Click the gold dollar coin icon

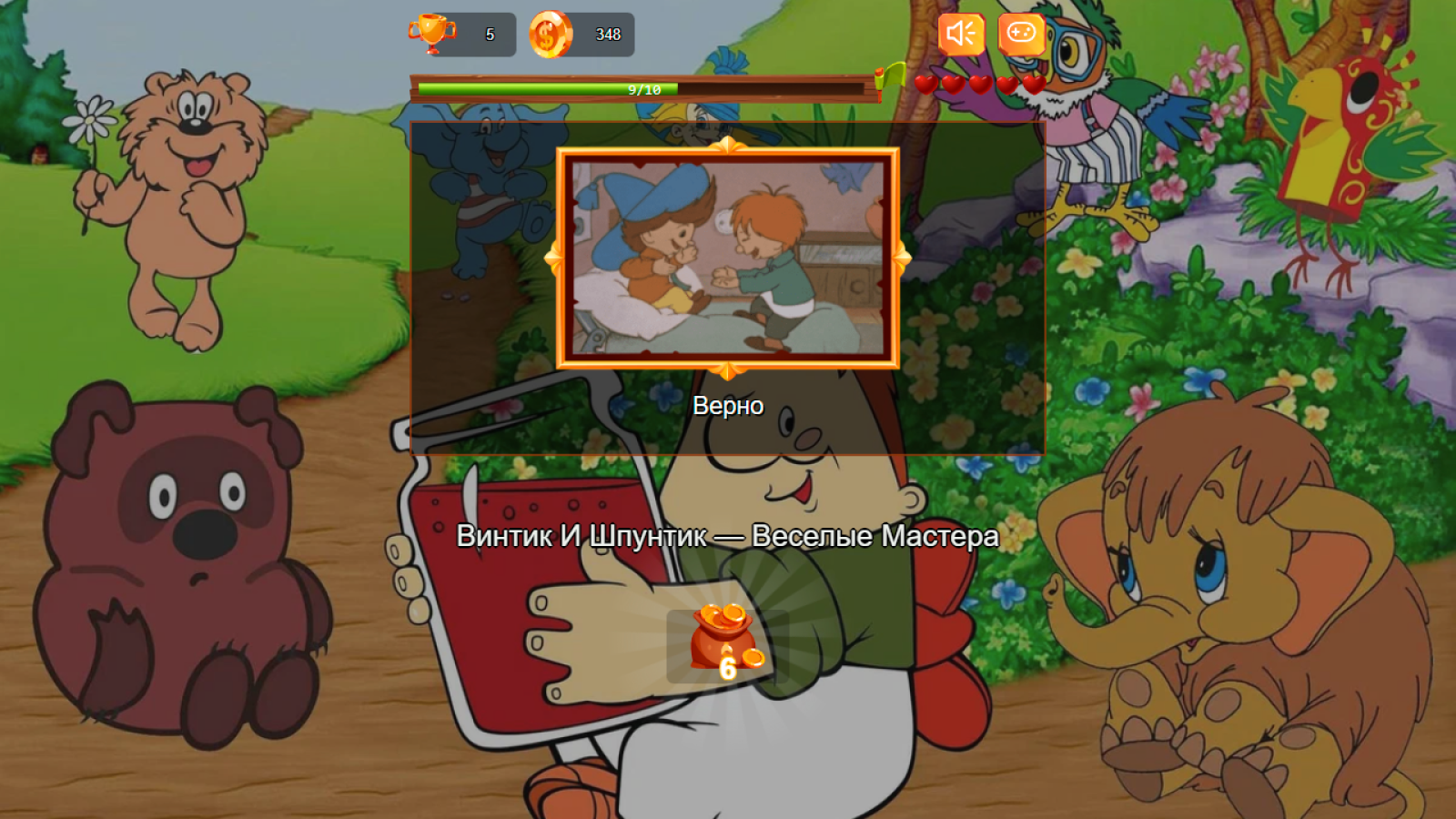point(549,35)
